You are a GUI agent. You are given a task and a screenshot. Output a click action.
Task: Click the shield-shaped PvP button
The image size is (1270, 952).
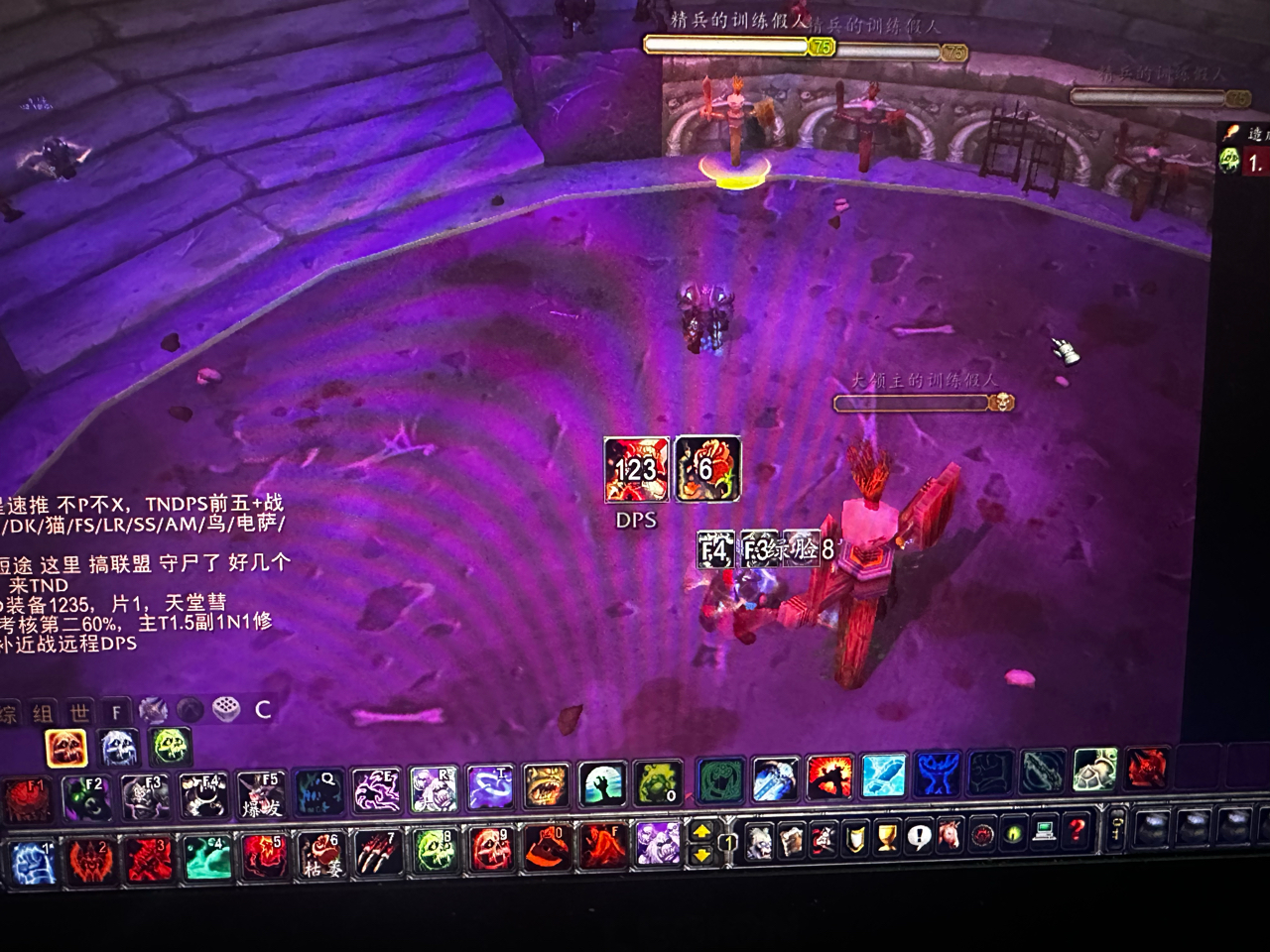855,842
